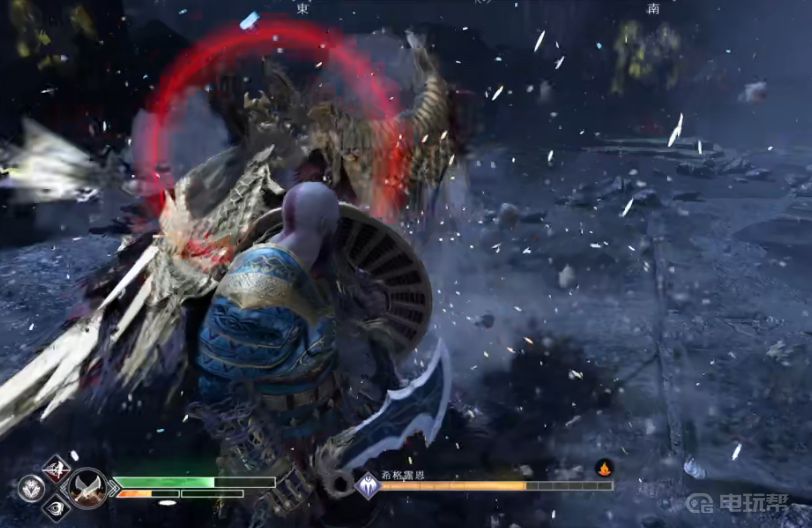
Task: Use the eye-symbol ability diamond
Action: [56, 508]
